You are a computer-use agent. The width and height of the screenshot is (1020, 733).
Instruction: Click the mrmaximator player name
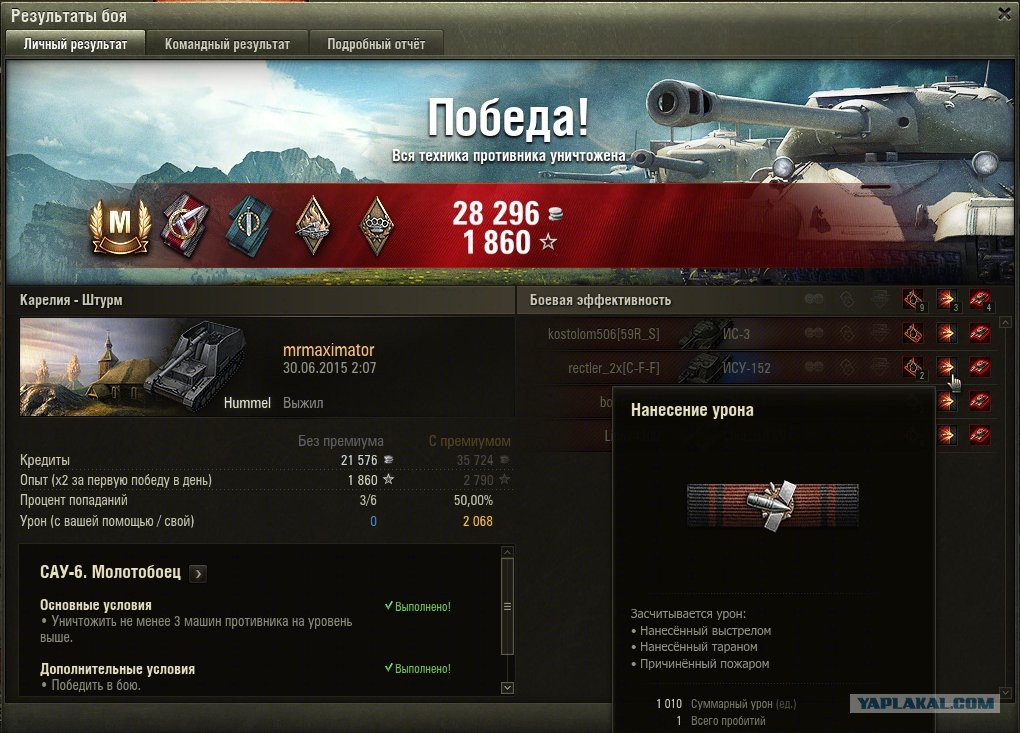(328, 351)
